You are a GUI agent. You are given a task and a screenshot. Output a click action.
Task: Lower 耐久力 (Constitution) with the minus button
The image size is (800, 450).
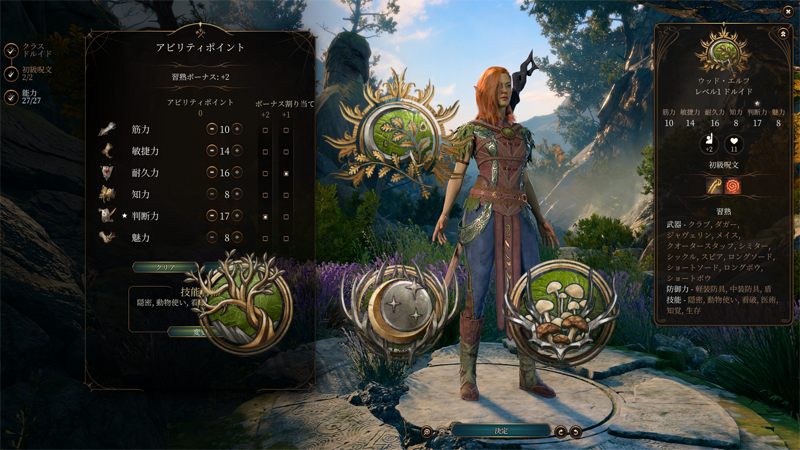[x=212, y=173]
